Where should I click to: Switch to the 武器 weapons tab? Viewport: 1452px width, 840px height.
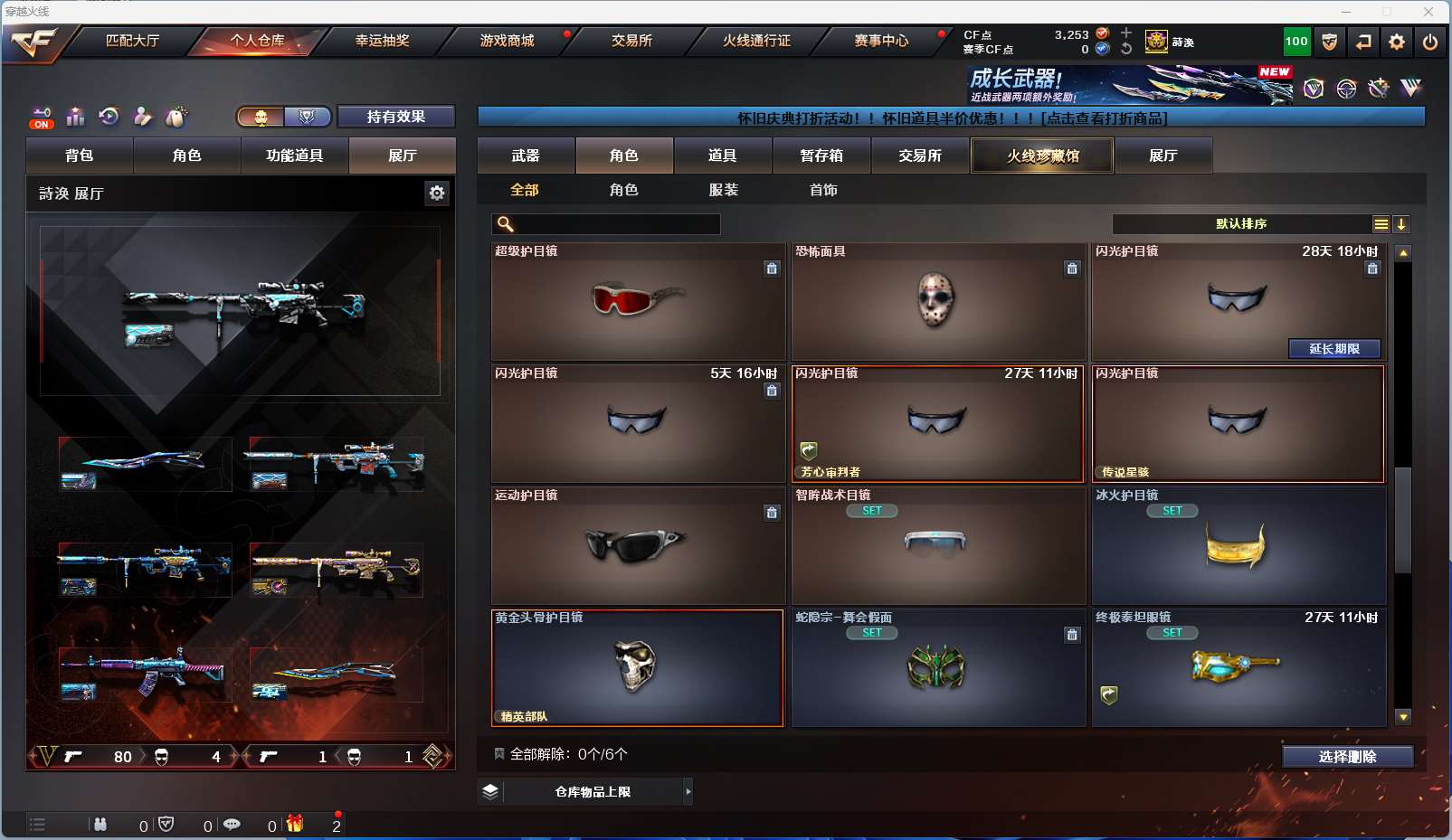tap(526, 156)
